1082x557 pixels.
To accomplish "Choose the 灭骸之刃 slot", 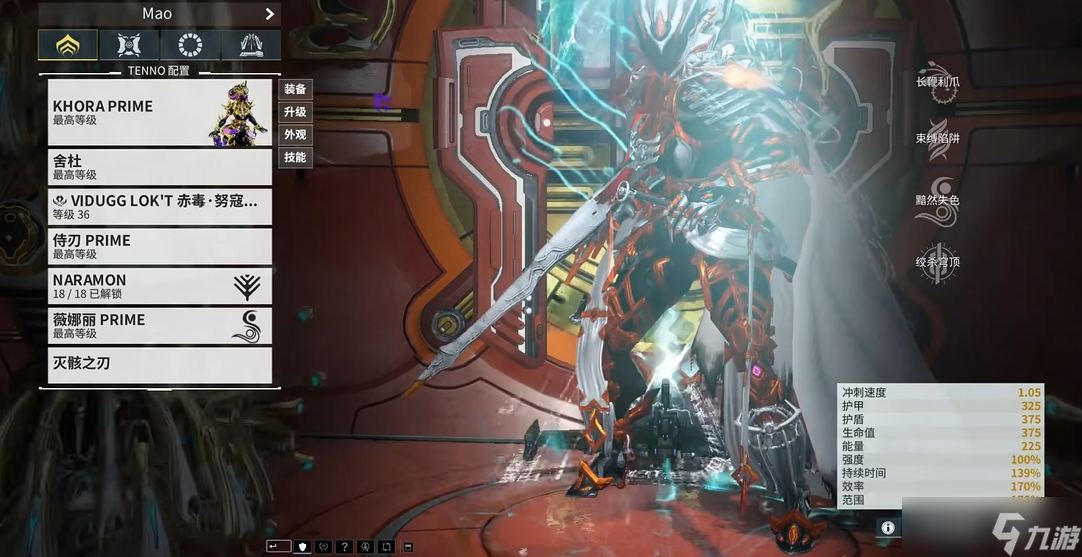I will (x=160, y=365).
